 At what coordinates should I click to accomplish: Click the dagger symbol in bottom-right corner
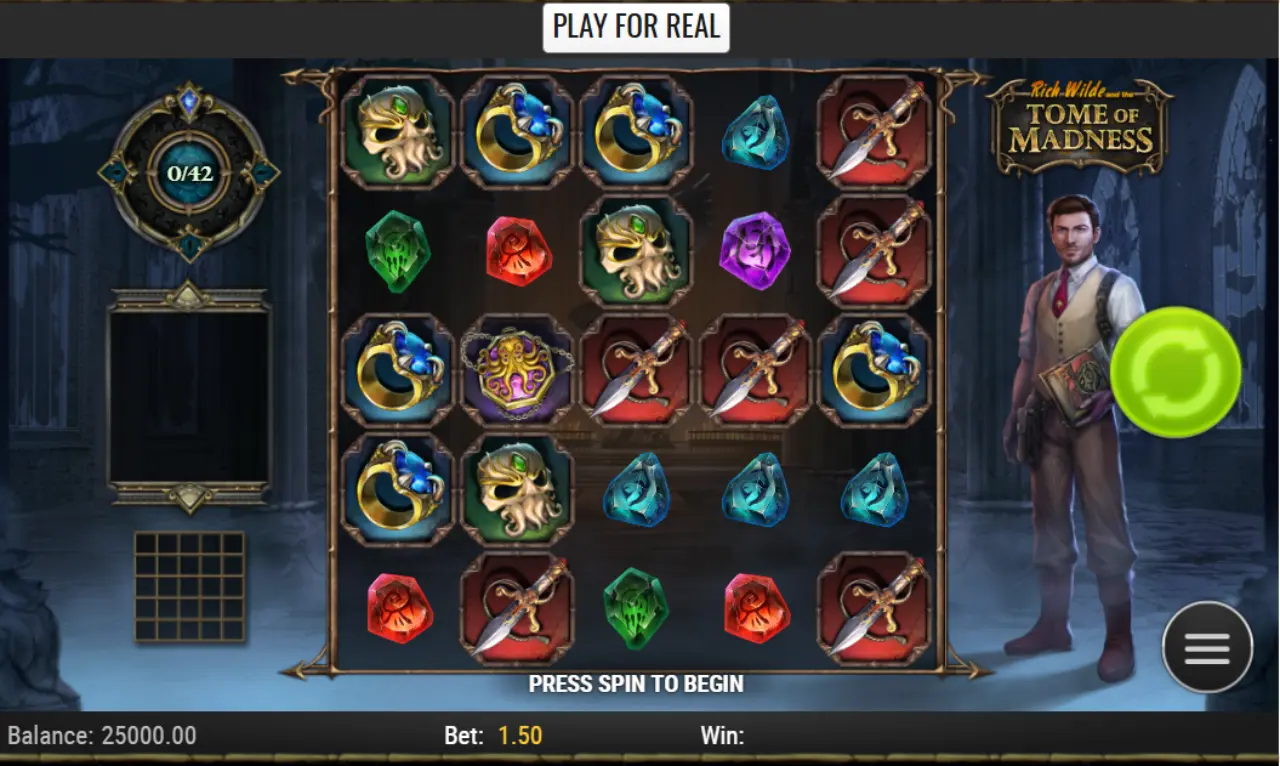[x=875, y=610]
